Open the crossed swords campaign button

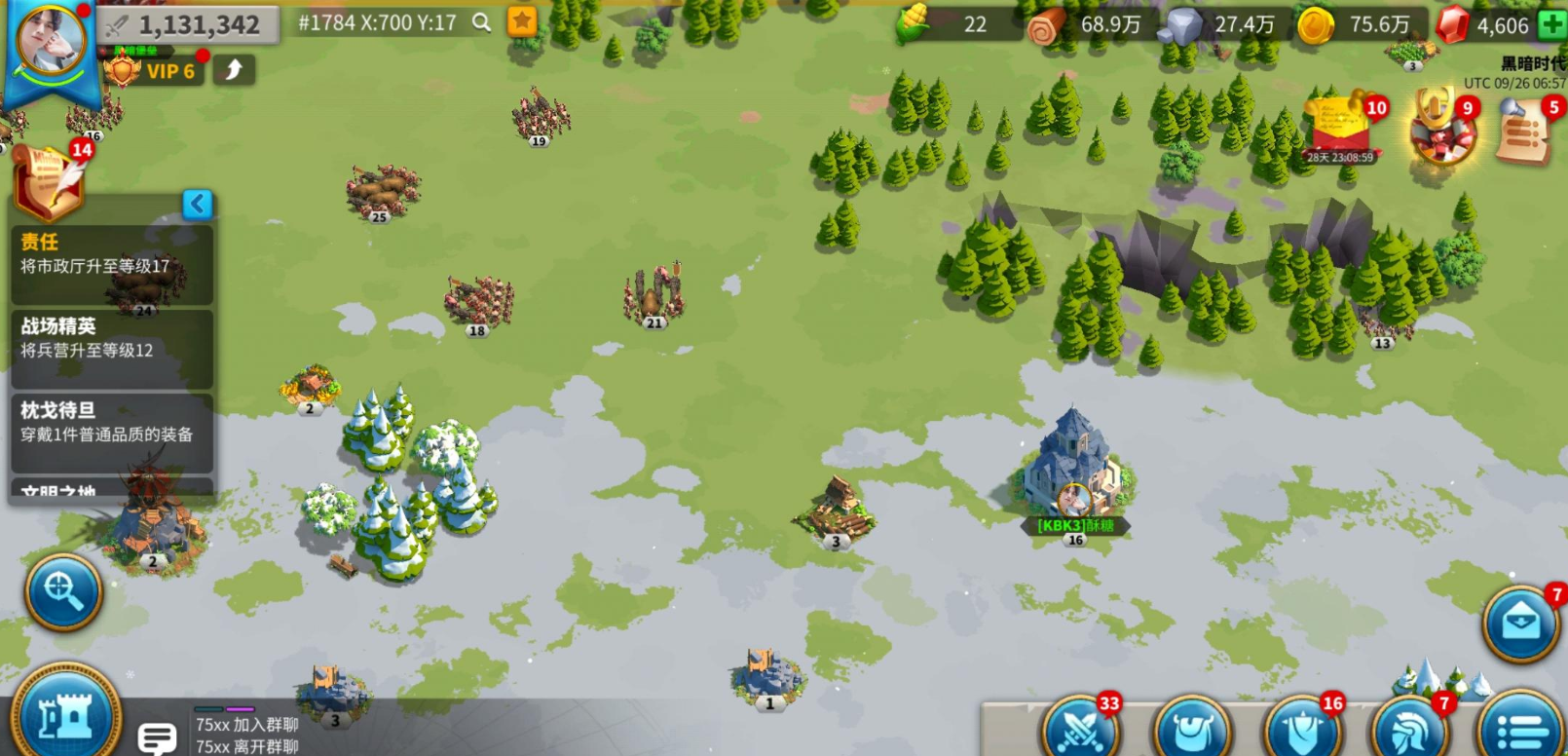[x=1080, y=728]
